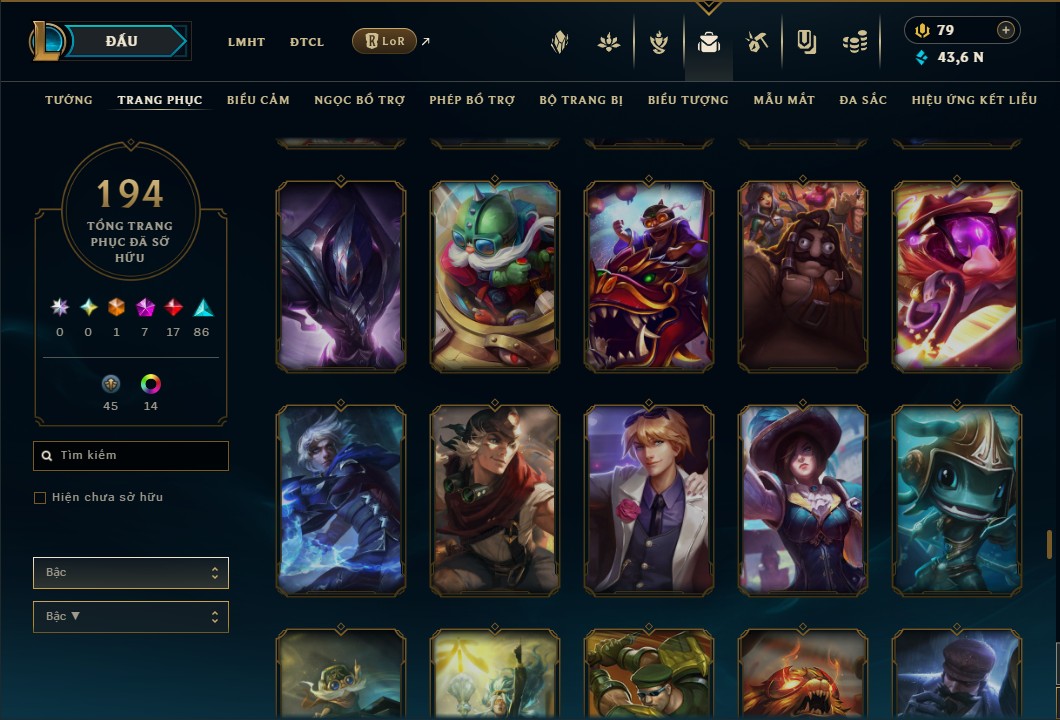Show the BỘ TRANG BỊ tab
This screenshot has height=720, width=1060.
point(581,100)
